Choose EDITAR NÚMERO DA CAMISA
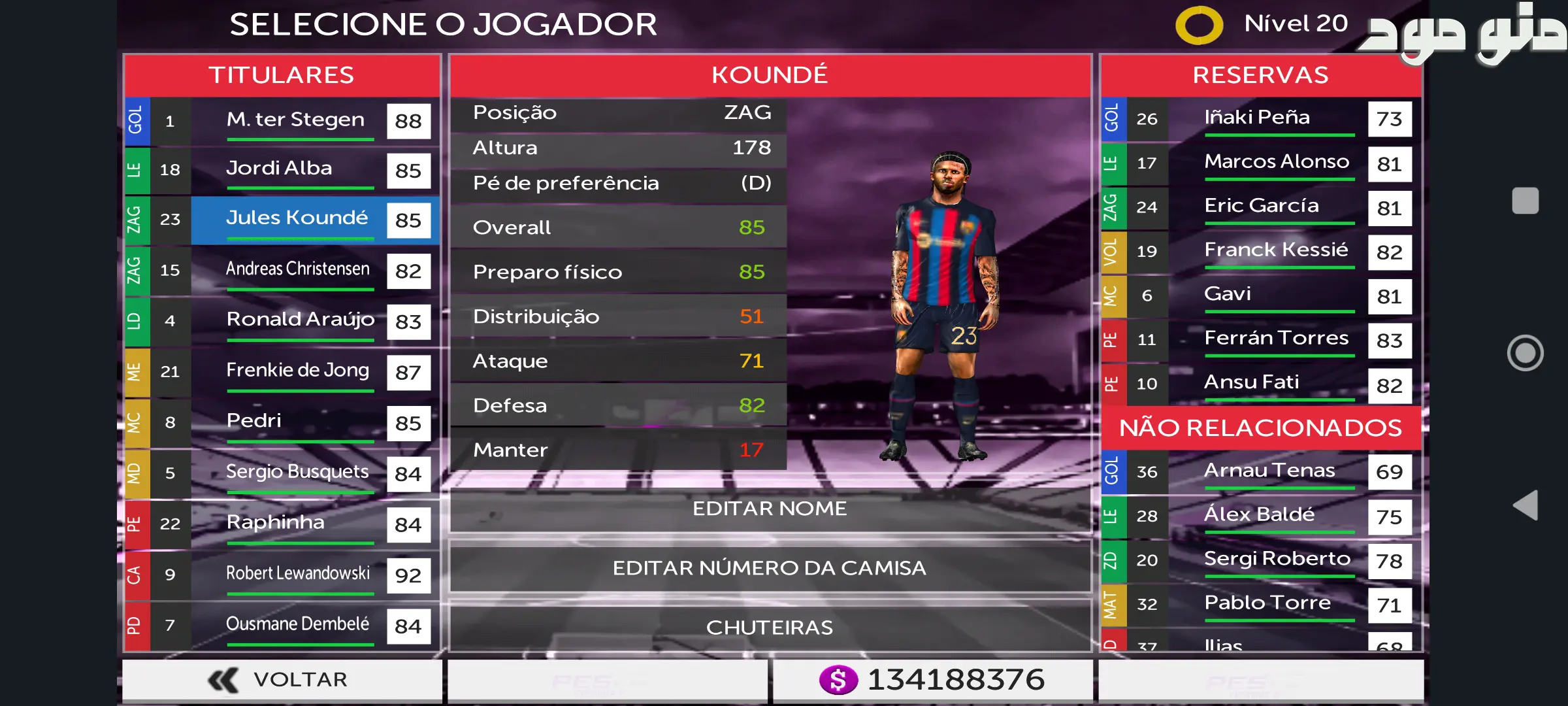 [770, 567]
